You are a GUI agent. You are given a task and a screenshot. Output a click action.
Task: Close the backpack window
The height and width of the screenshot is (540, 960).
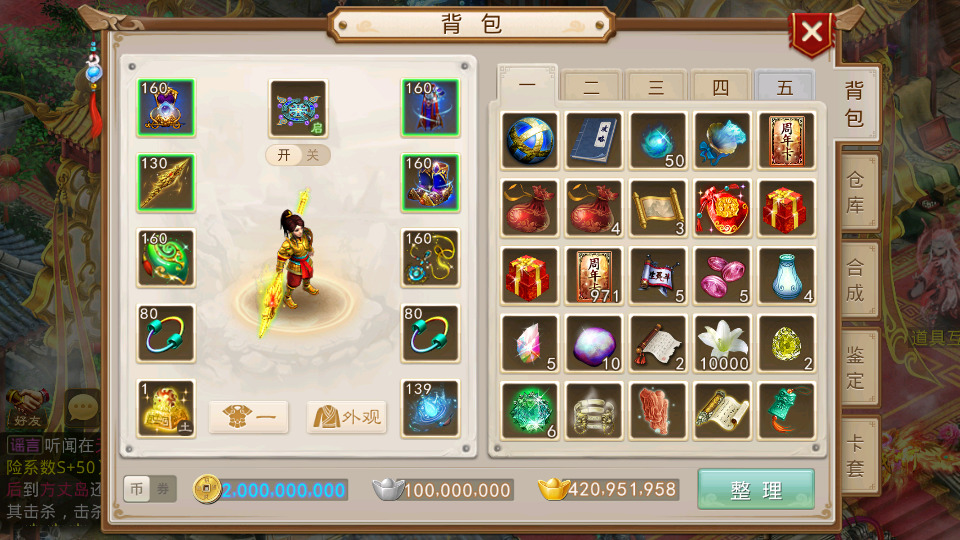pyautogui.click(x=812, y=33)
